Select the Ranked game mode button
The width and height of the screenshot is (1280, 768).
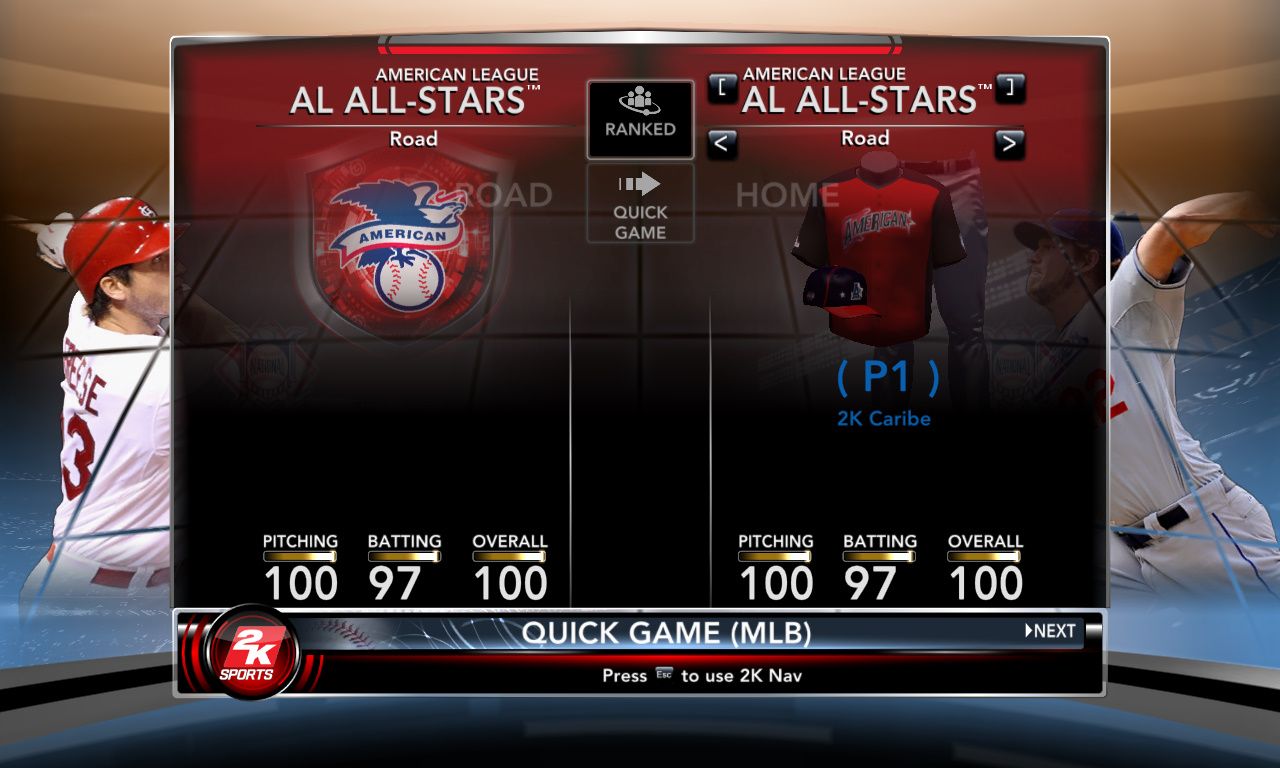click(x=640, y=119)
